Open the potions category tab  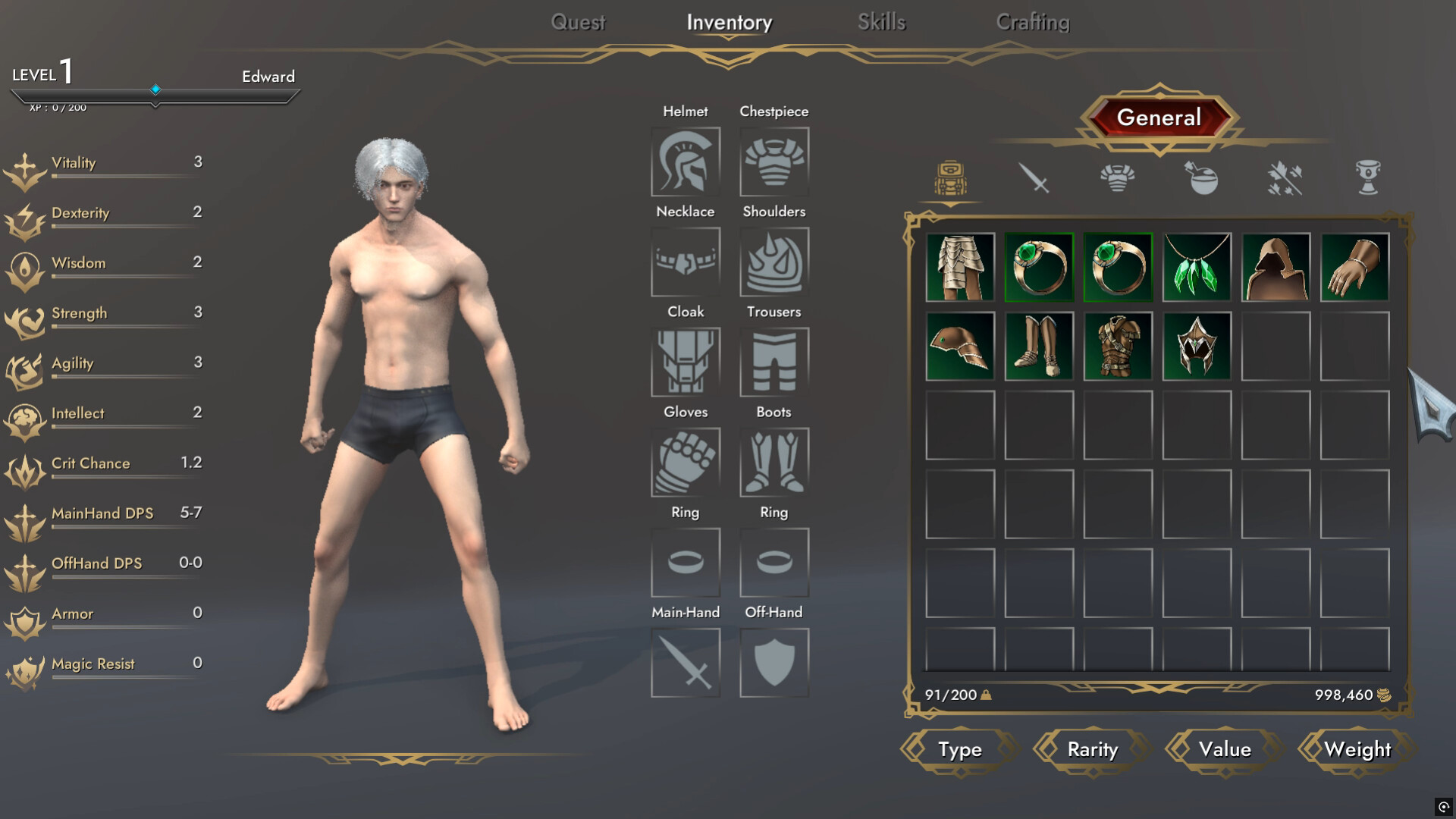tap(1202, 177)
